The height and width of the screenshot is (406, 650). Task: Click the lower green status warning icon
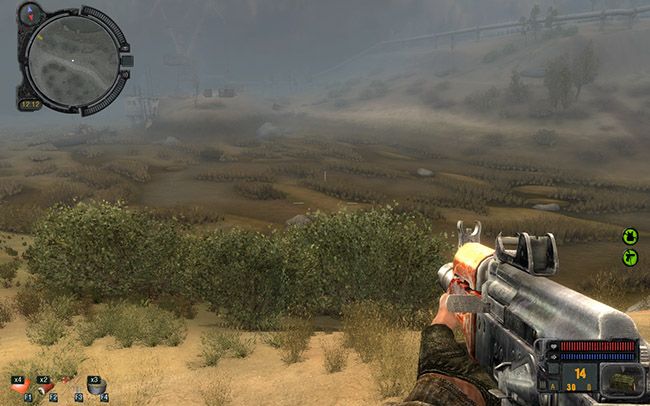630,258
